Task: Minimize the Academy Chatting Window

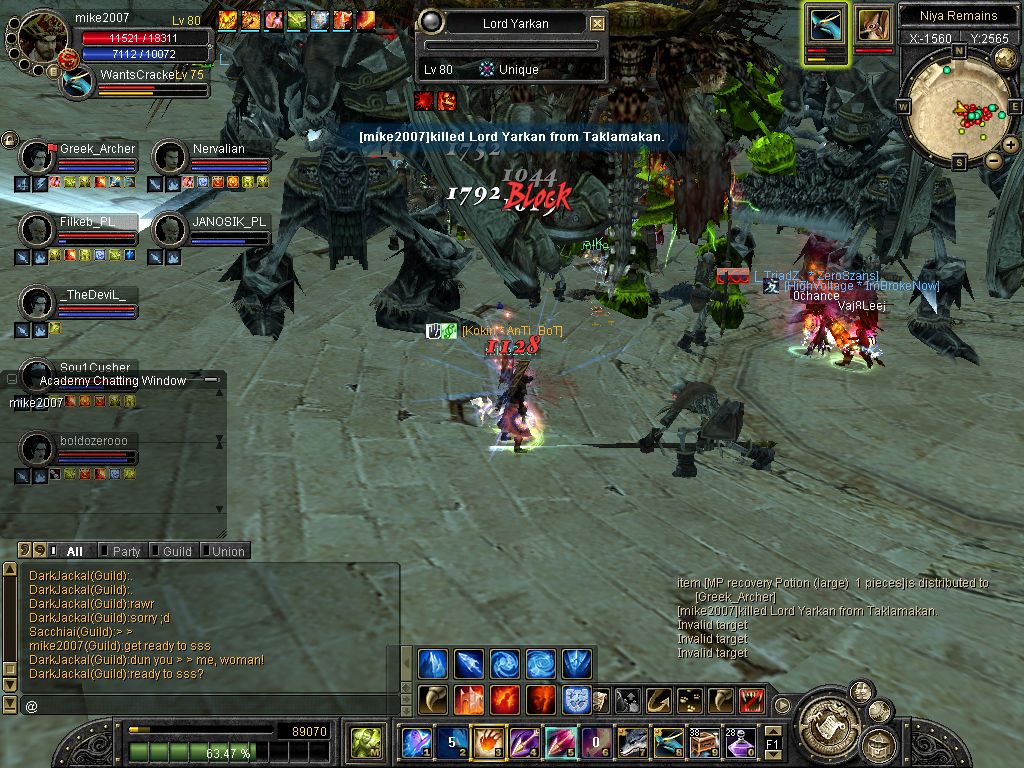Action: pyautogui.click(x=211, y=380)
